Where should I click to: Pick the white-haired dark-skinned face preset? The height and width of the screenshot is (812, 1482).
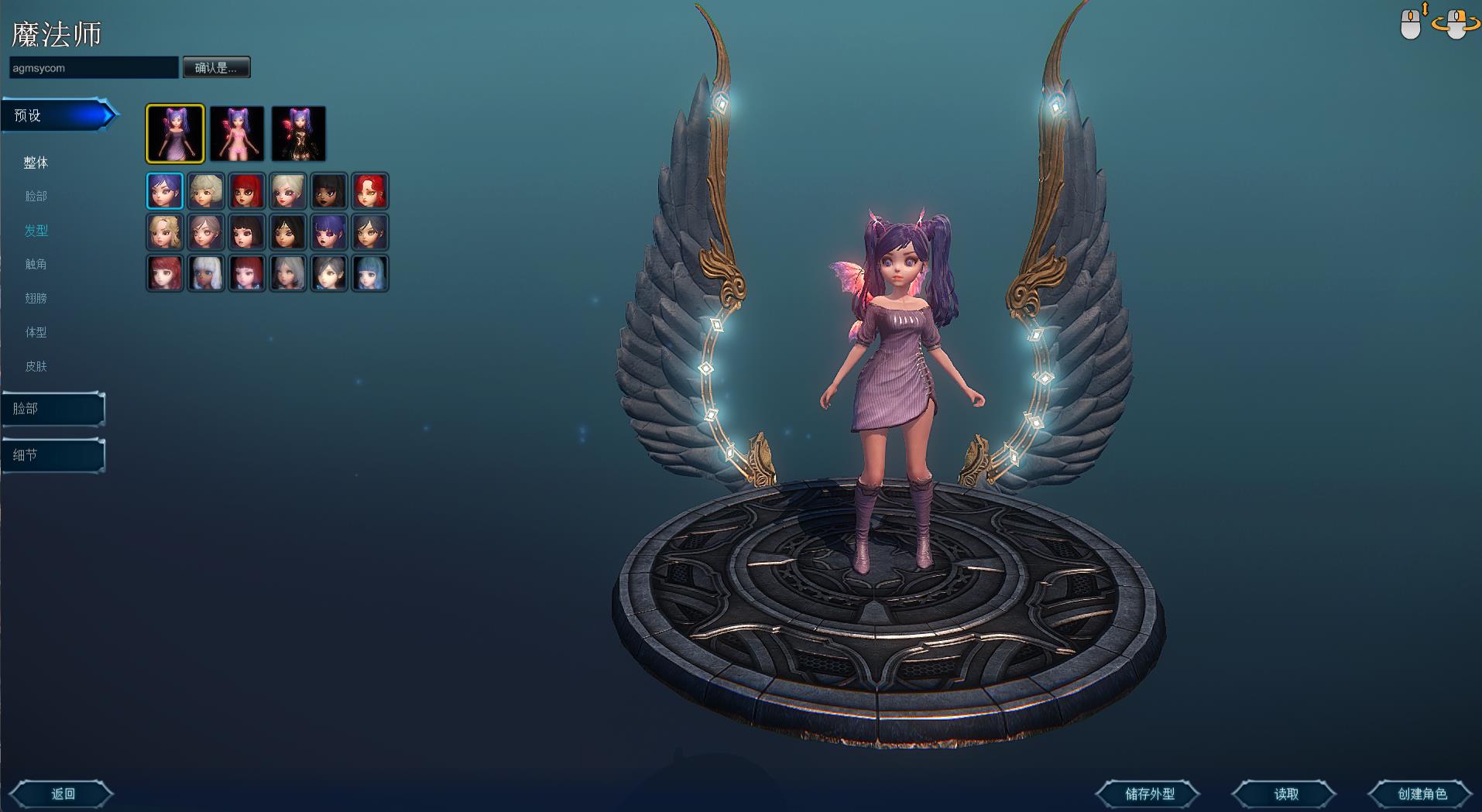(x=206, y=273)
